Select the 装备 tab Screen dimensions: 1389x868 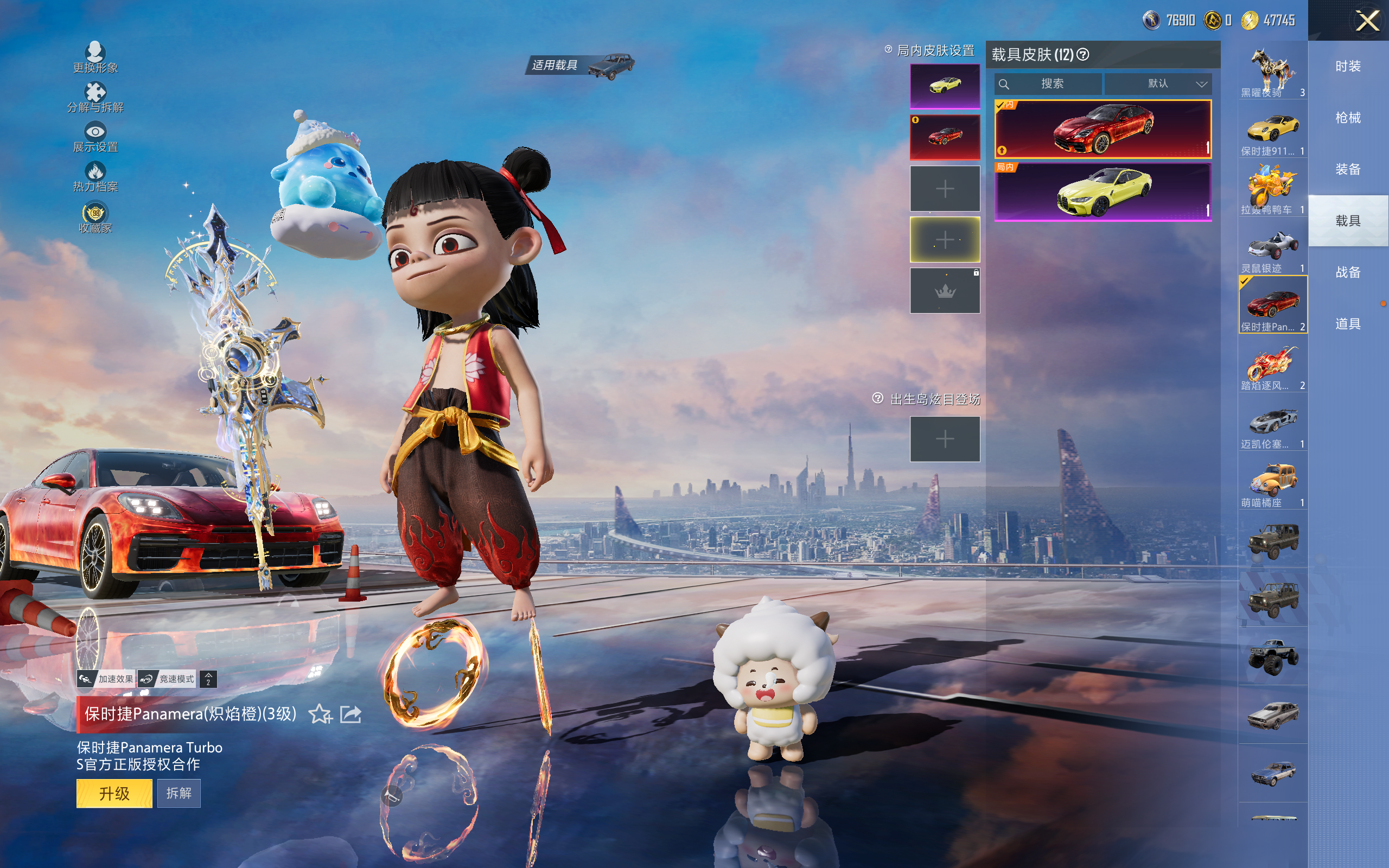pos(1348,169)
